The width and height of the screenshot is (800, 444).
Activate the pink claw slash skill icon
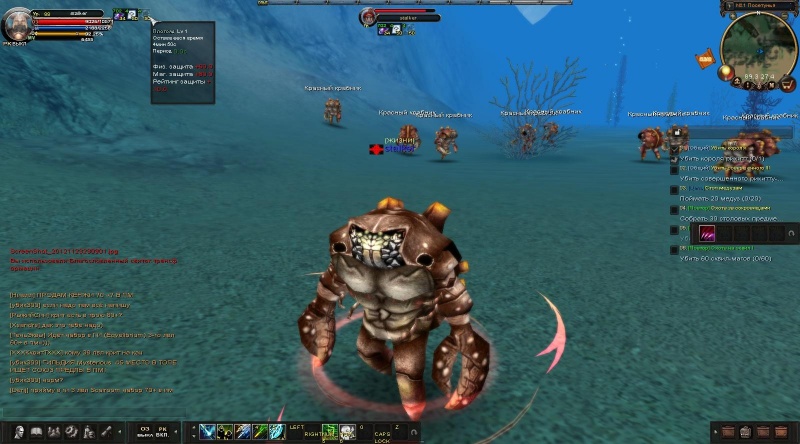(707, 232)
